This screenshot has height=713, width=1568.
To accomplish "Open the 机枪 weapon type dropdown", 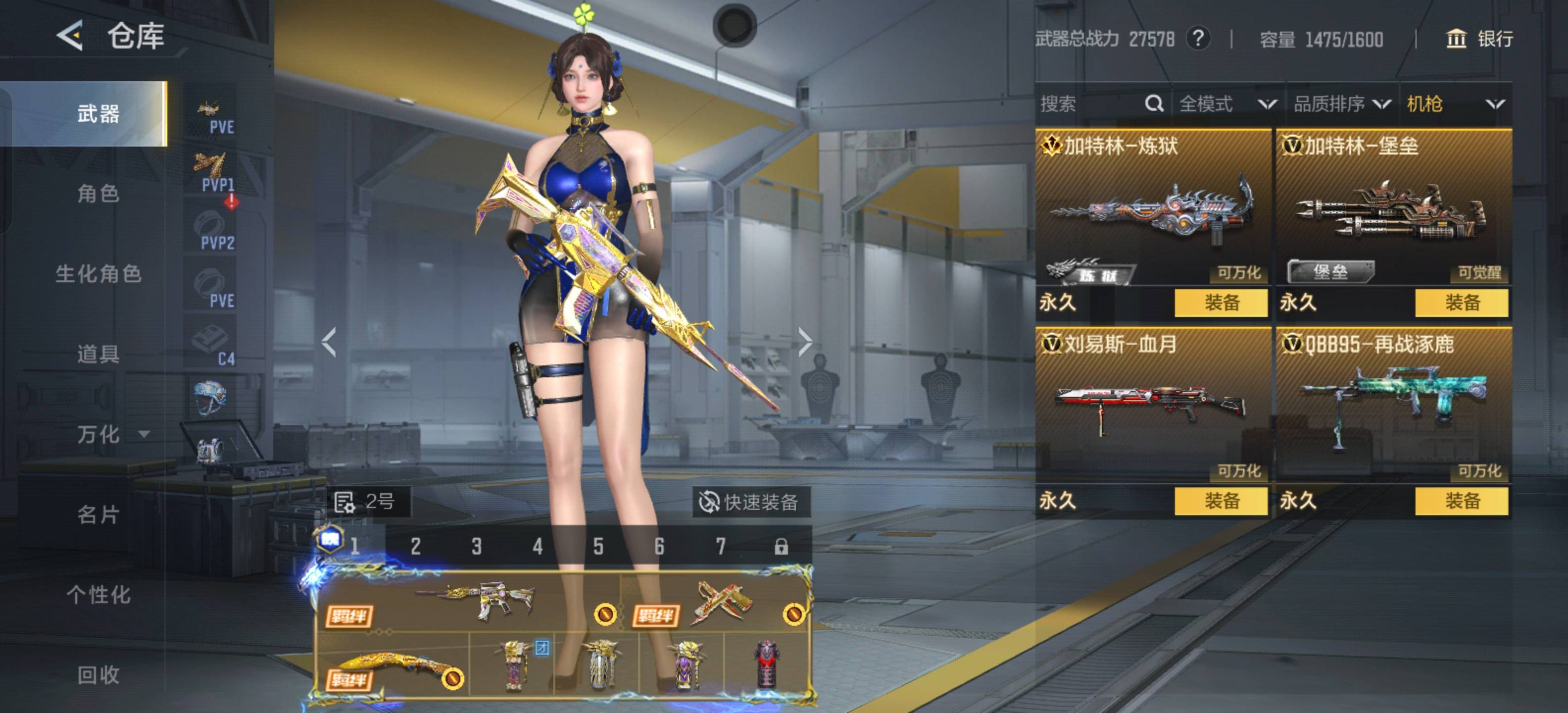I will point(1455,104).
